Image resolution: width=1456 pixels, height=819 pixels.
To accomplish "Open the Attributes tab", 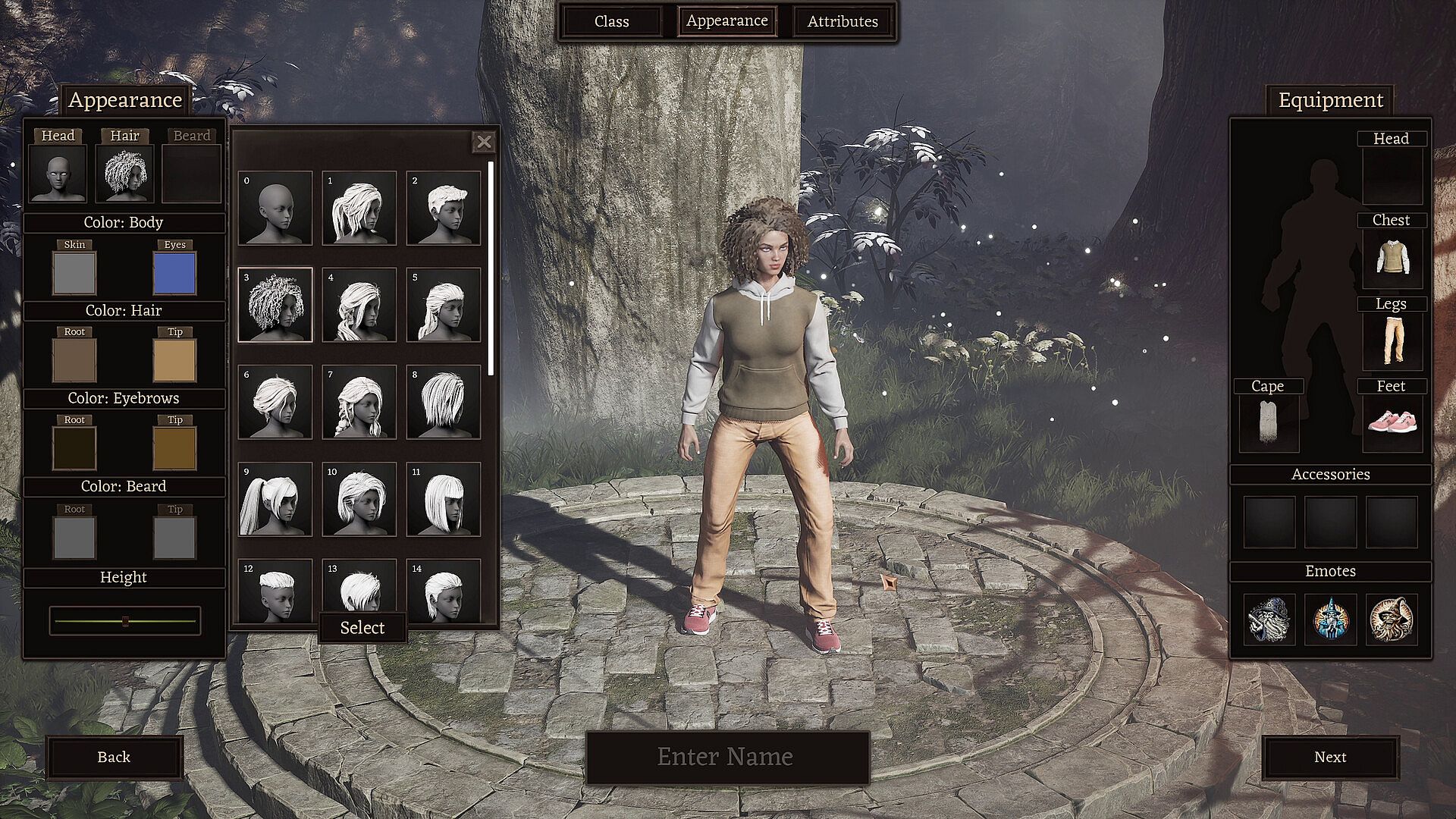I will pyautogui.click(x=842, y=21).
